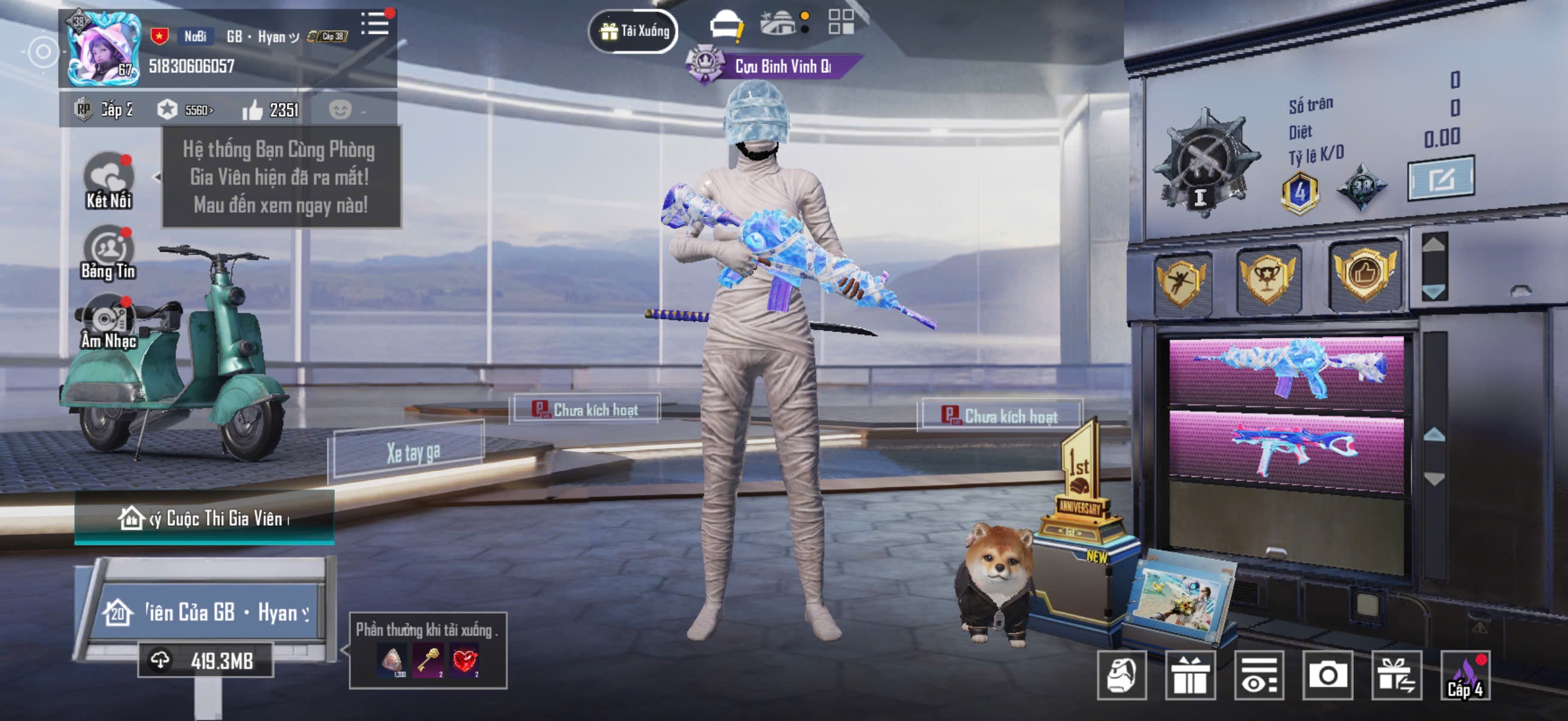Open the four-squares grid menu icon
This screenshot has width=1568, height=721.
[x=841, y=22]
